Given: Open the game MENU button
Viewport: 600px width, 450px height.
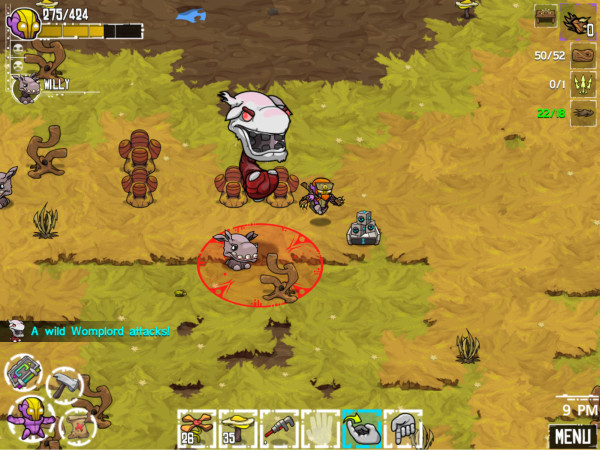Looking at the screenshot, I should 572,436.
